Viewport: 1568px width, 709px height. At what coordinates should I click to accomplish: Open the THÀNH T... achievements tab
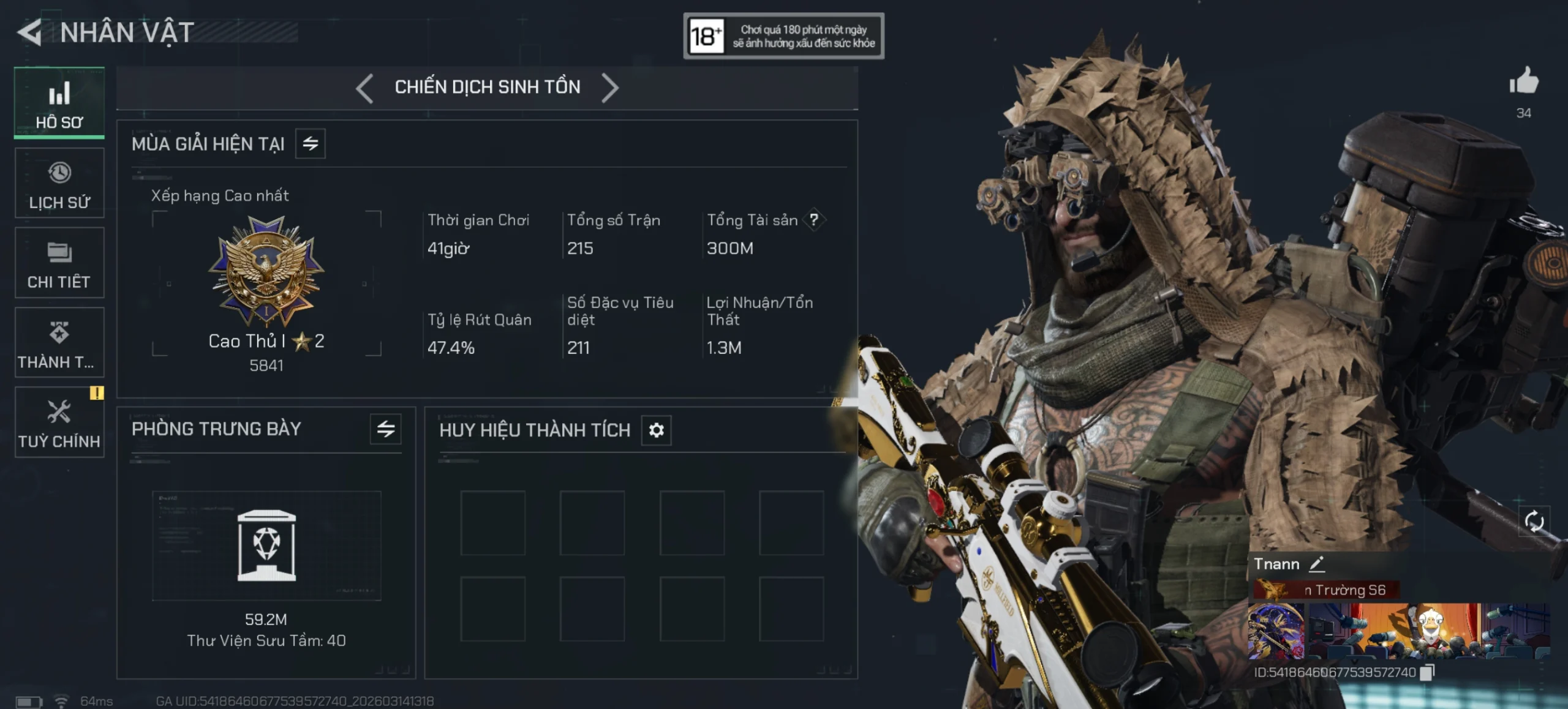point(59,343)
